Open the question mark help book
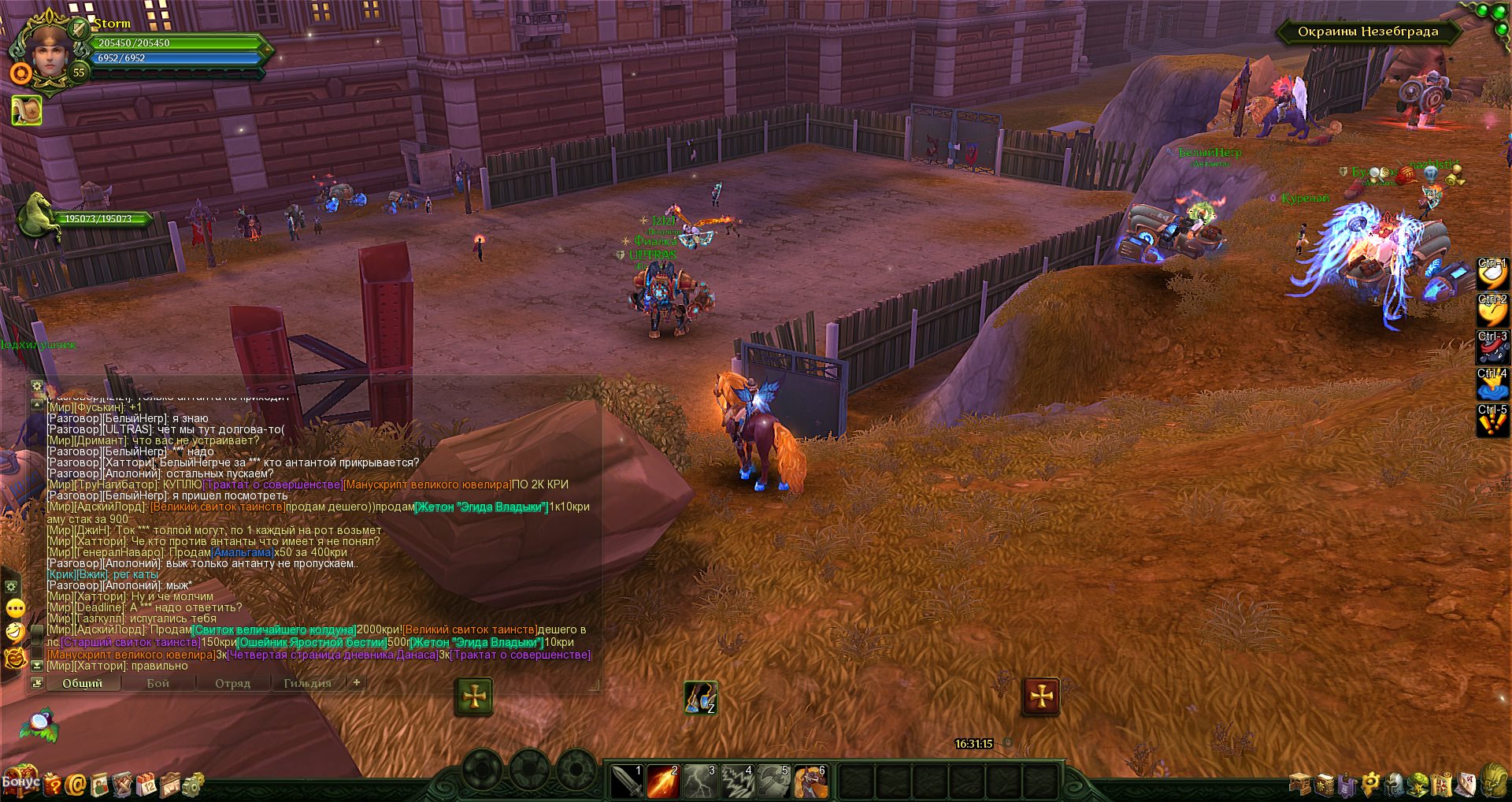Screen dimensions: 1512x802 (x=53, y=784)
